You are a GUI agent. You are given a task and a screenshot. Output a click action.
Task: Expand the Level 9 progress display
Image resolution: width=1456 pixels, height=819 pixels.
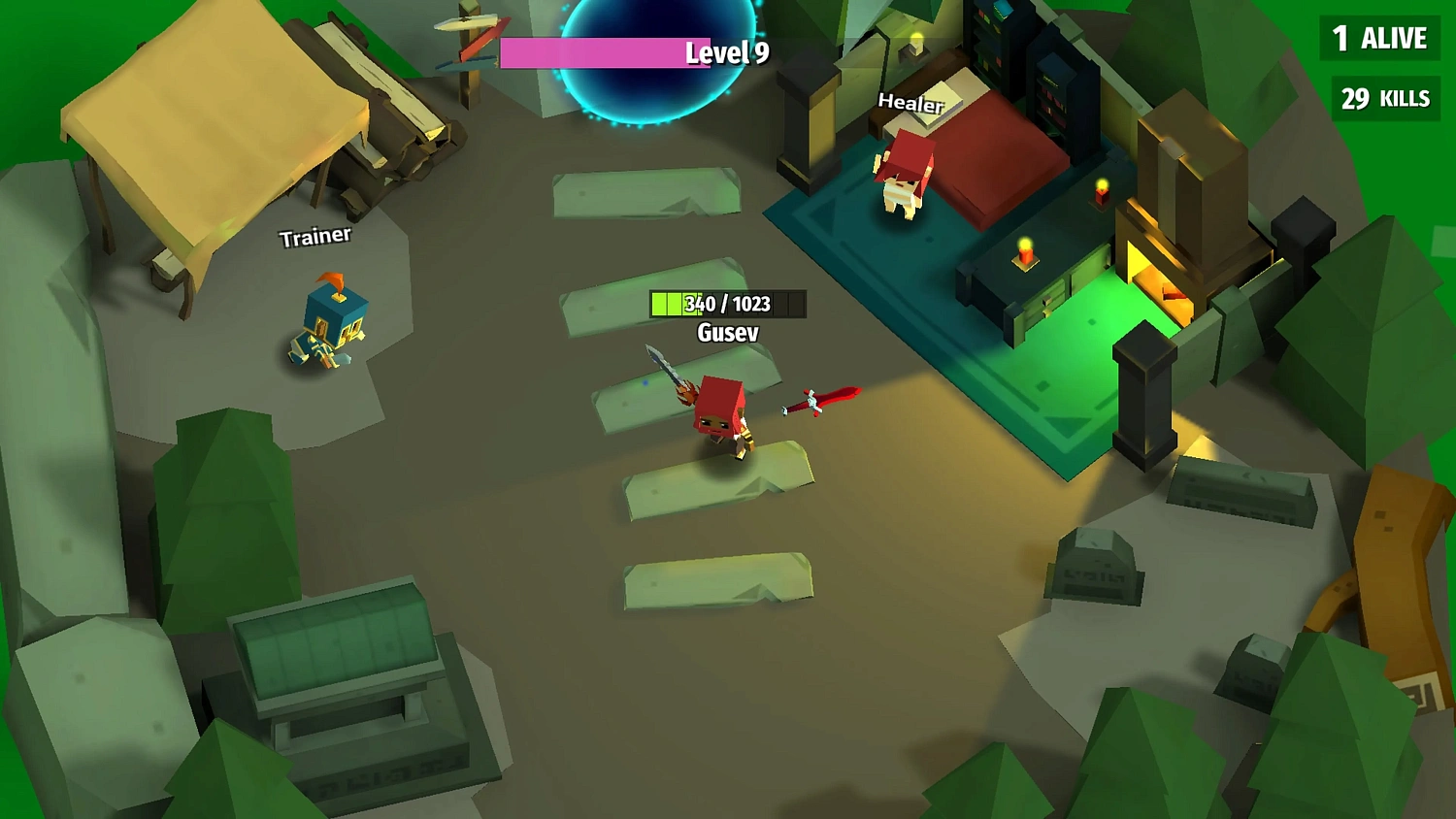click(x=721, y=54)
